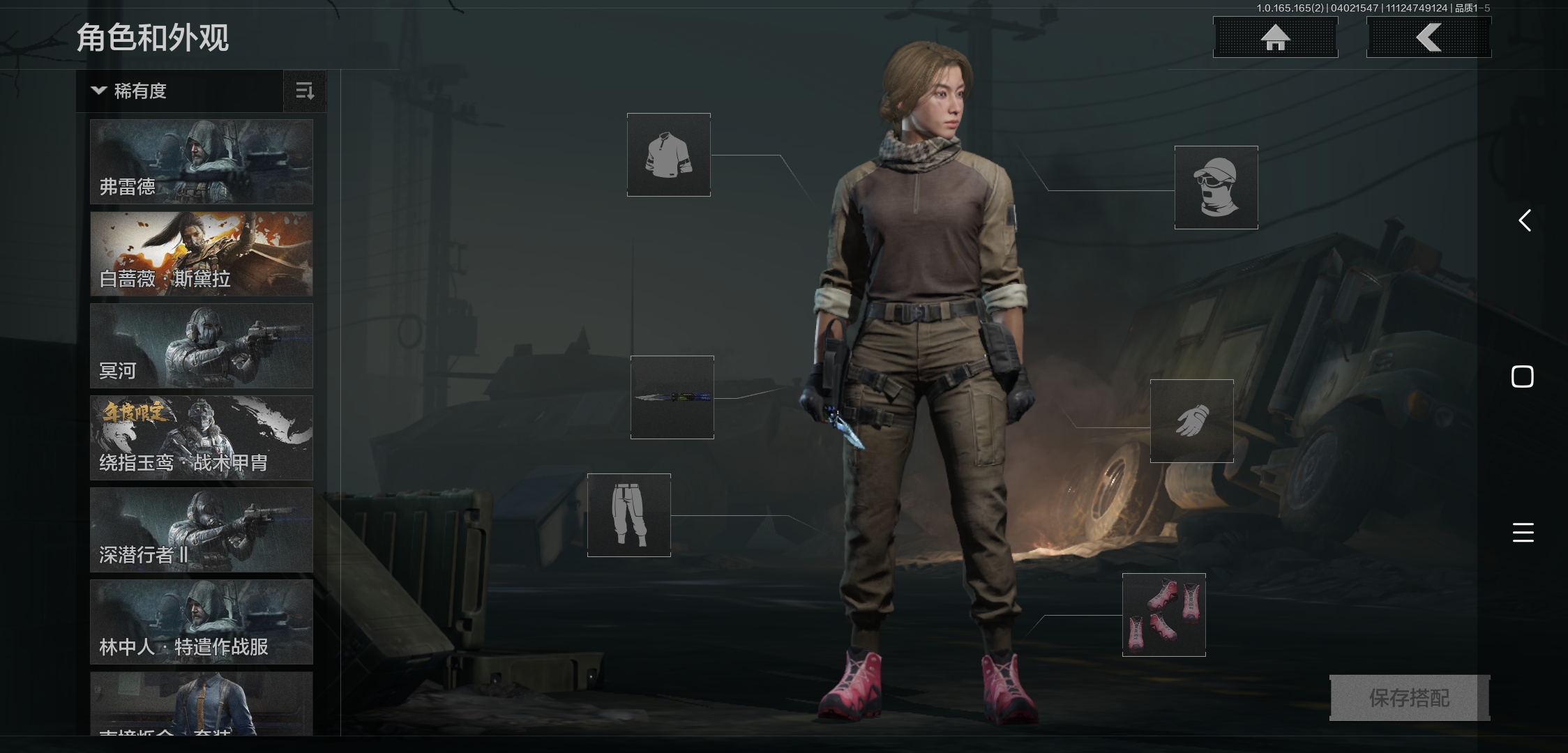Select the 冥河 outfit
The height and width of the screenshot is (753, 1568).
(x=202, y=346)
